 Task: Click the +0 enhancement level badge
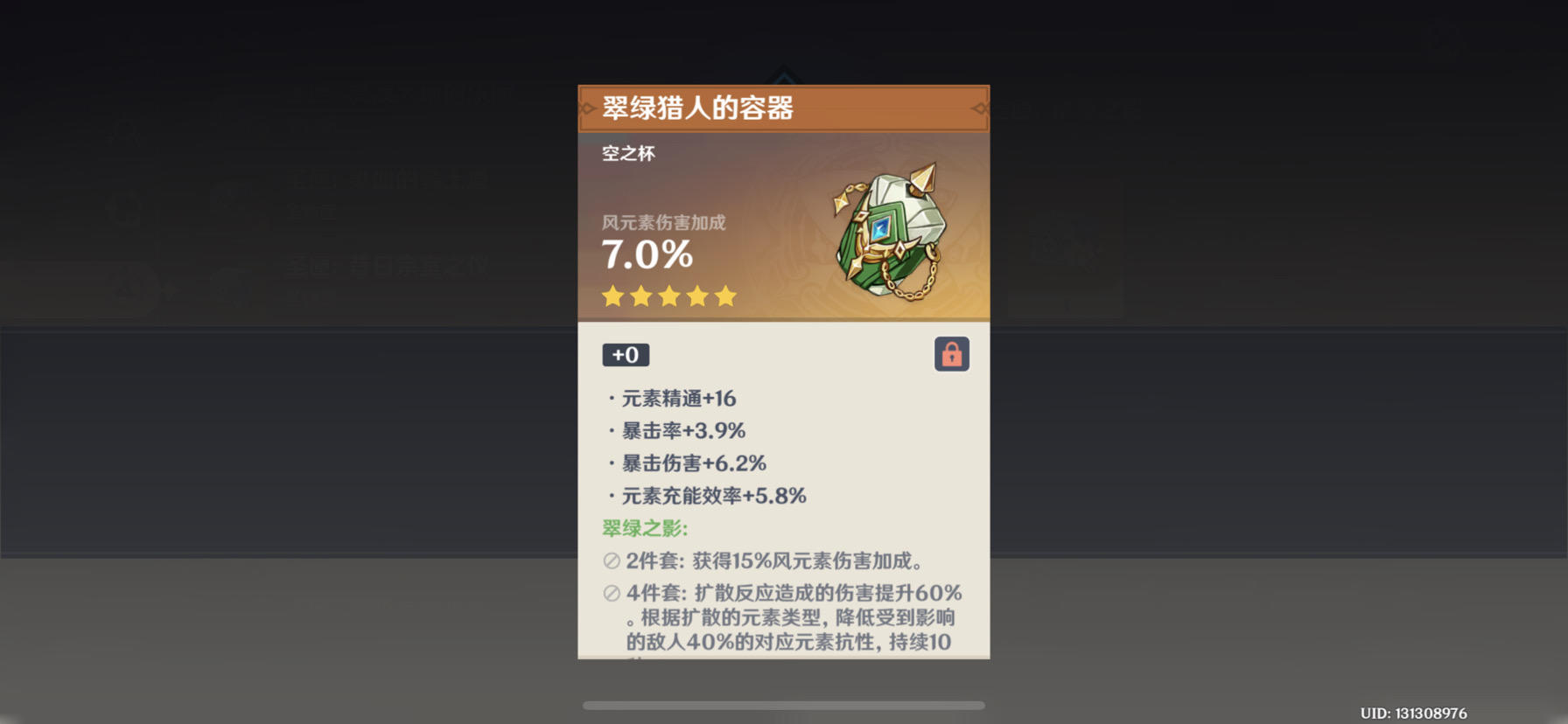coord(625,354)
